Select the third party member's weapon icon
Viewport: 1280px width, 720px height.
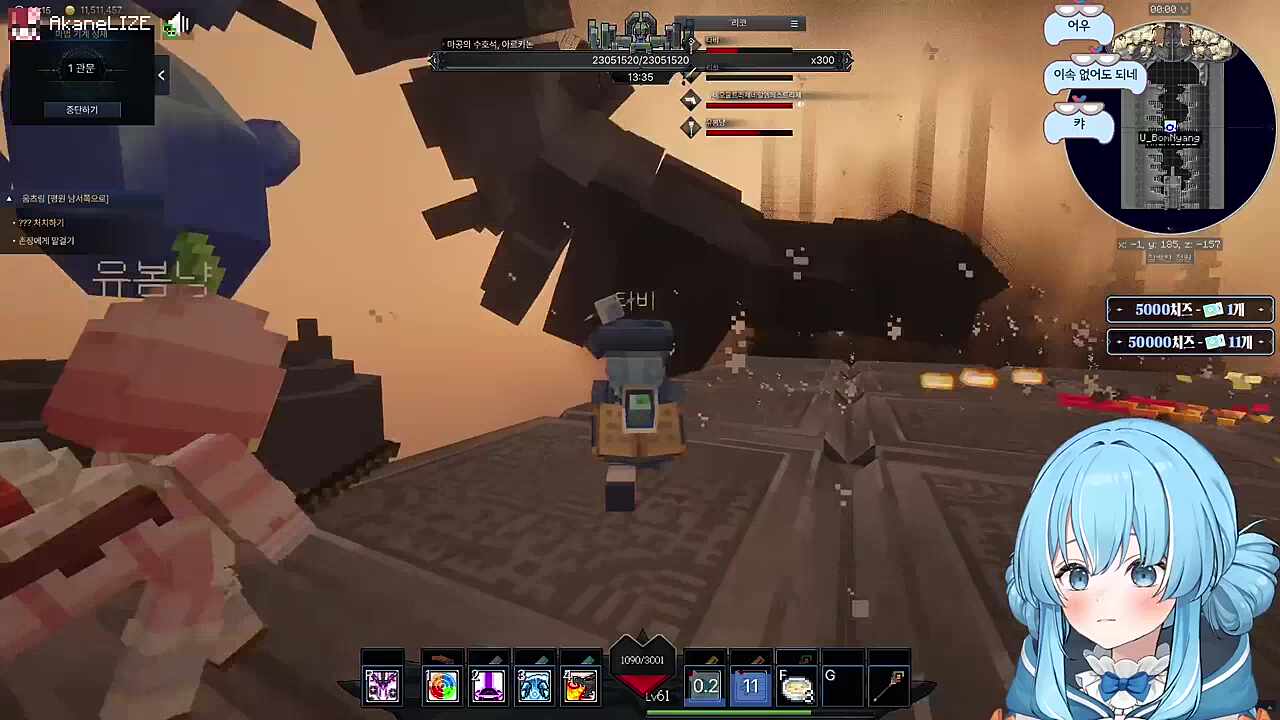point(690,100)
